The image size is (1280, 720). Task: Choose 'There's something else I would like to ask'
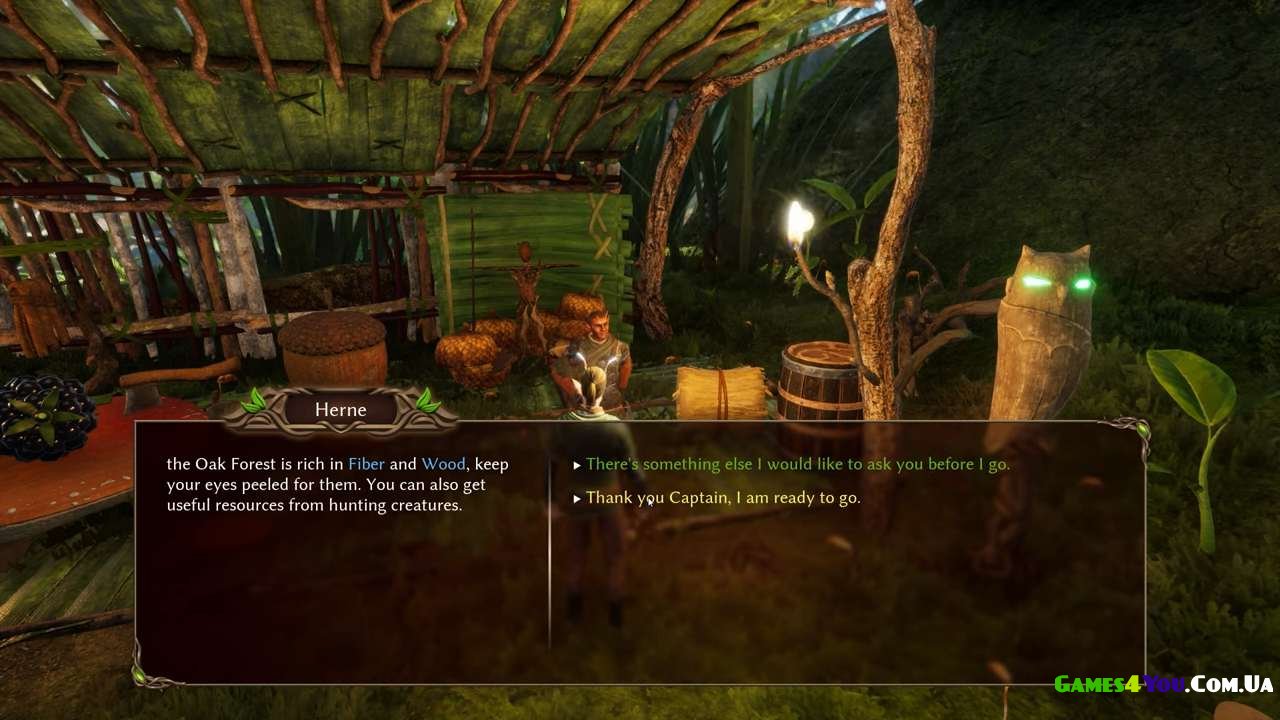pyautogui.click(x=797, y=464)
